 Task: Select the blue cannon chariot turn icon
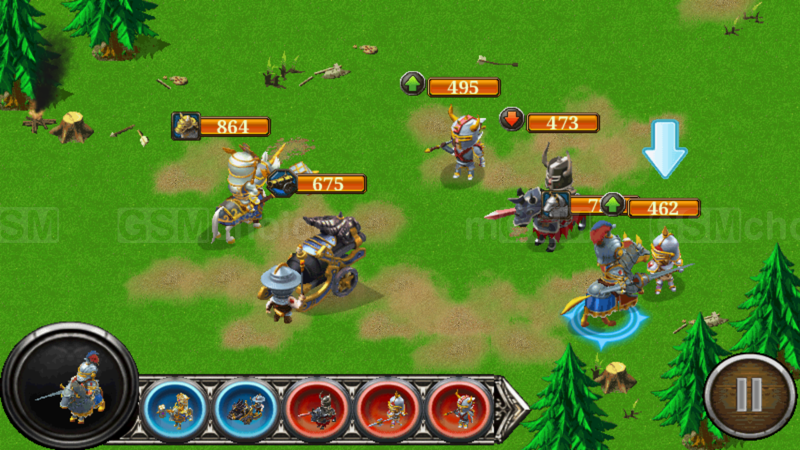[246, 410]
